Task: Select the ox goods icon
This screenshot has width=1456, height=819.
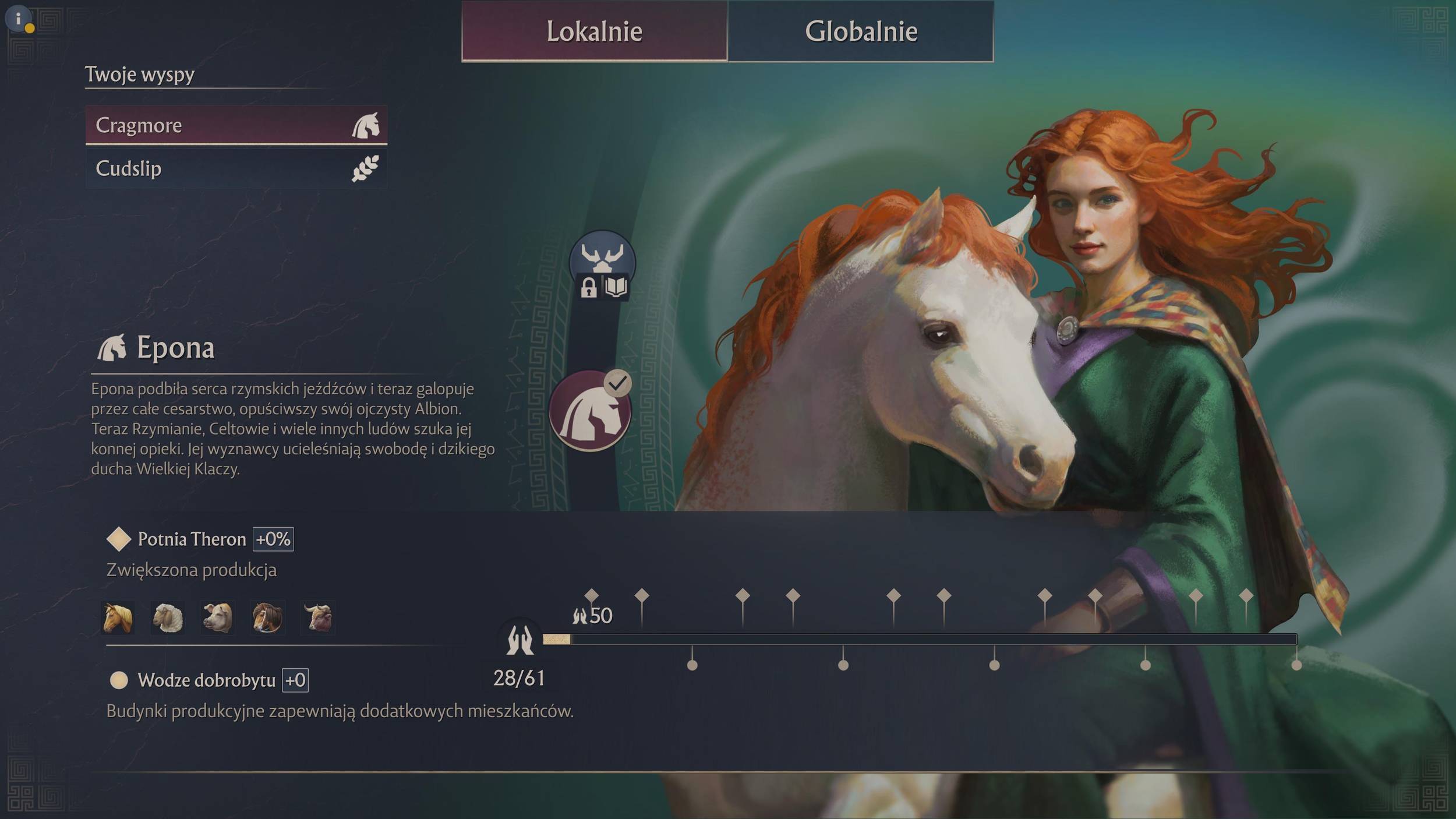Action: [x=318, y=617]
